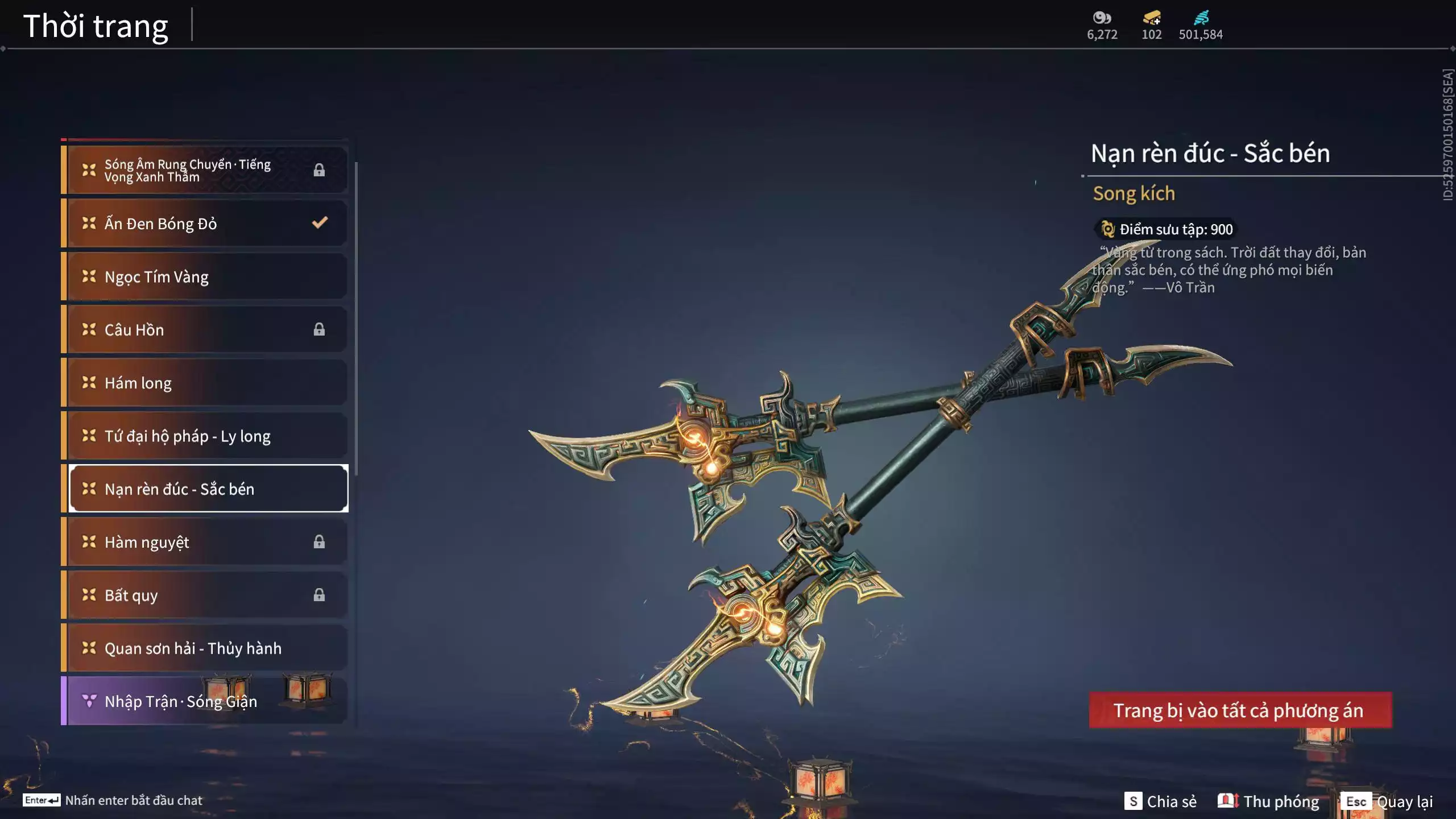Select the Bất quy skin entry
This screenshot has width=1456, height=819.
pyautogui.click(x=205, y=595)
